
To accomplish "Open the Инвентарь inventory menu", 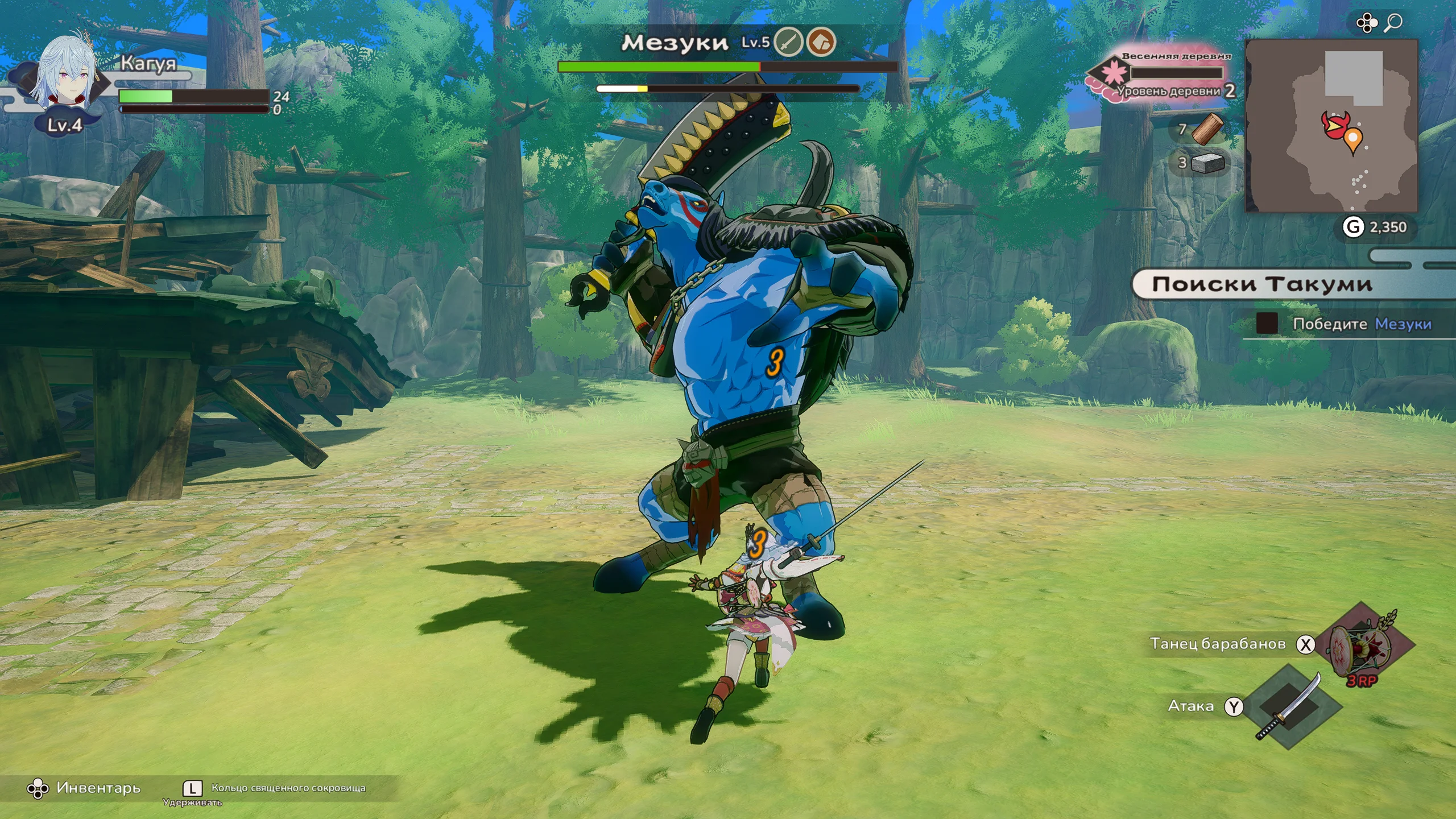I will (84, 788).
